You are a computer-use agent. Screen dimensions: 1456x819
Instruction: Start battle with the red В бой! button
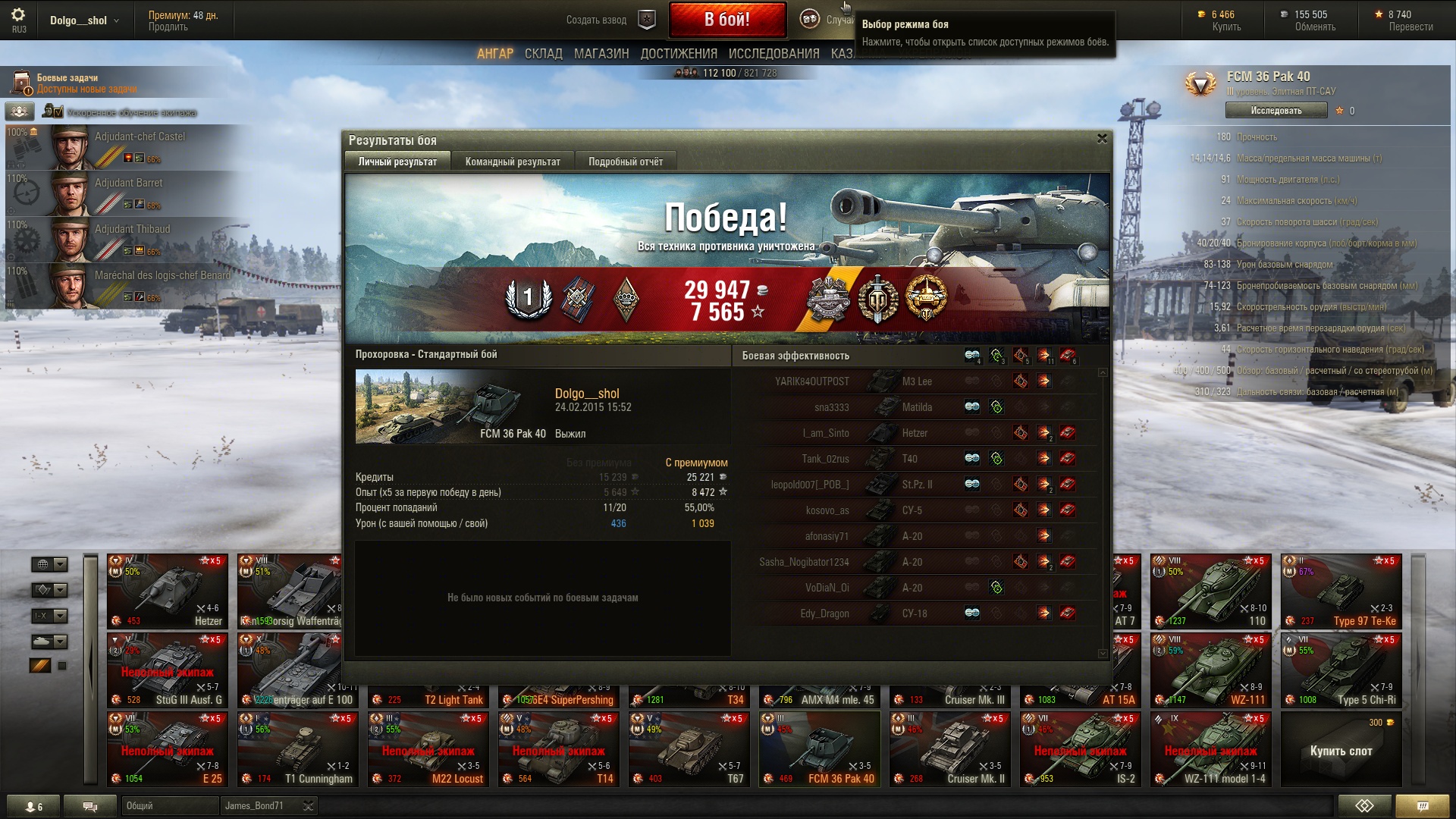pos(726,20)
